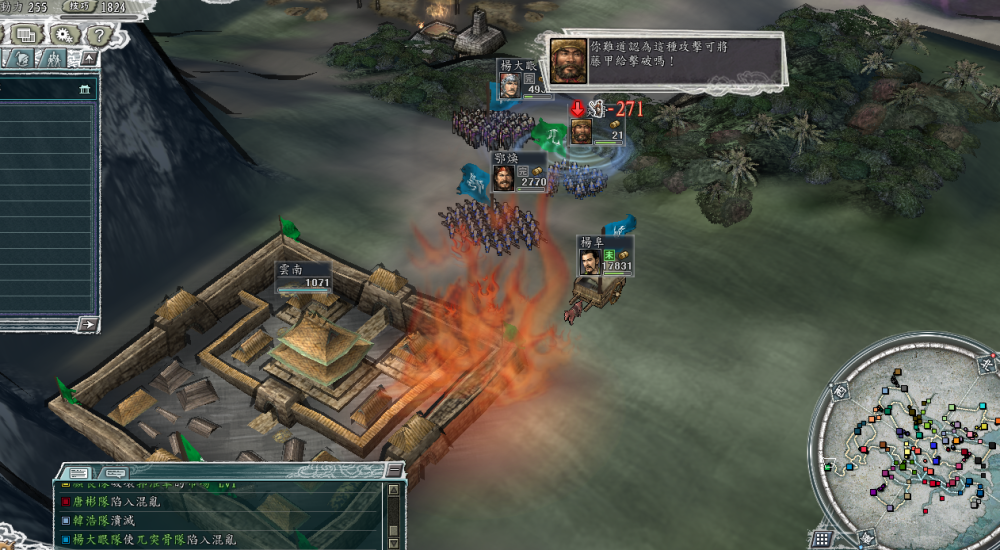
Task: Switch to the officer helmet tab
Action: coord(22,60)
